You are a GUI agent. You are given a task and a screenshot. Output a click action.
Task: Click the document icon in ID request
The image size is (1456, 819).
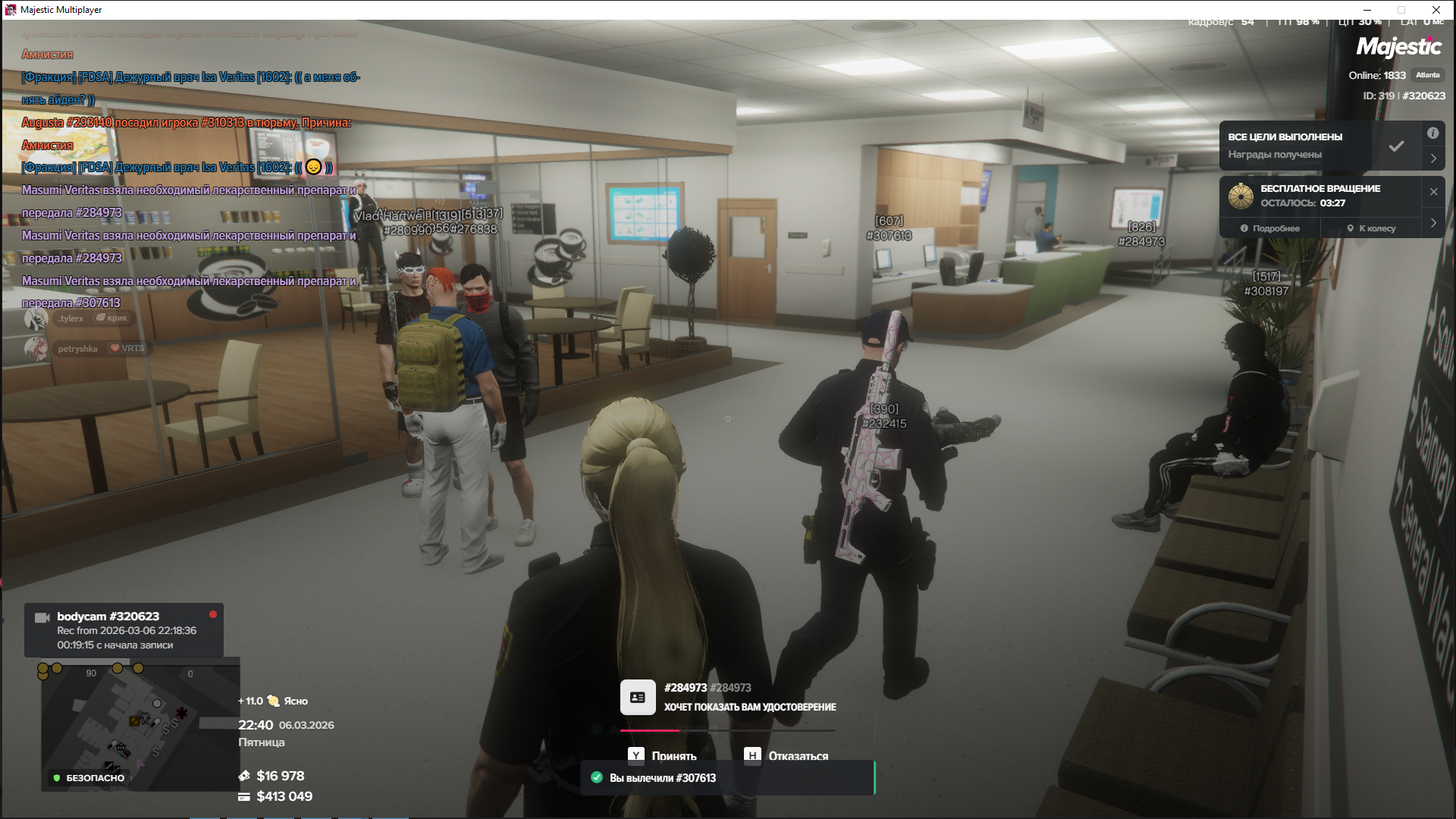[x=638, y=697]
